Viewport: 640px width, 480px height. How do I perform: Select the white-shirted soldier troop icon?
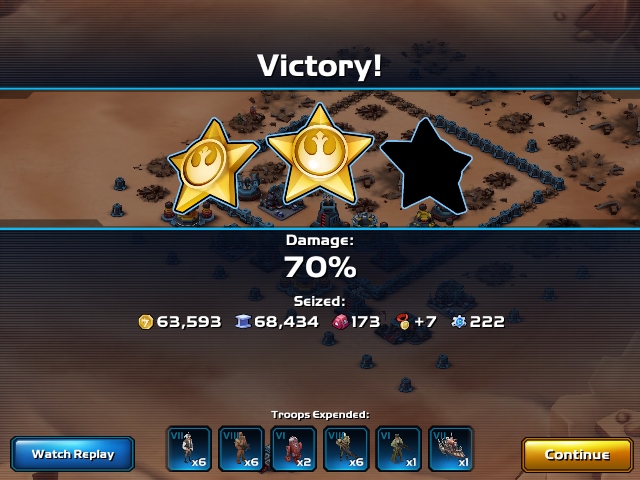188,449
